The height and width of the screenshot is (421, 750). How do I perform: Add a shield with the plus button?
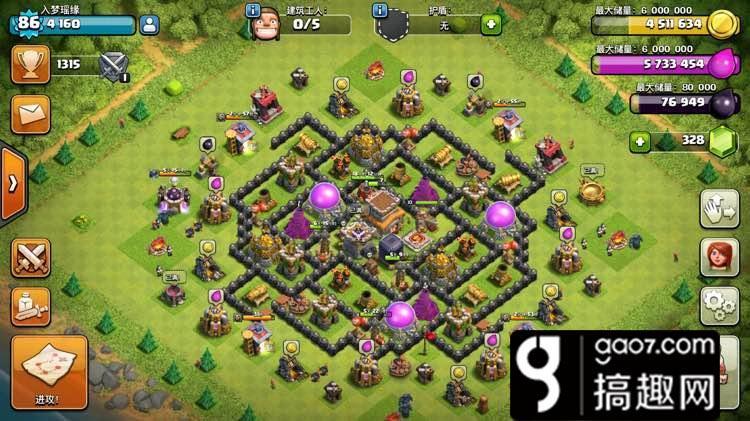point(491,24)
